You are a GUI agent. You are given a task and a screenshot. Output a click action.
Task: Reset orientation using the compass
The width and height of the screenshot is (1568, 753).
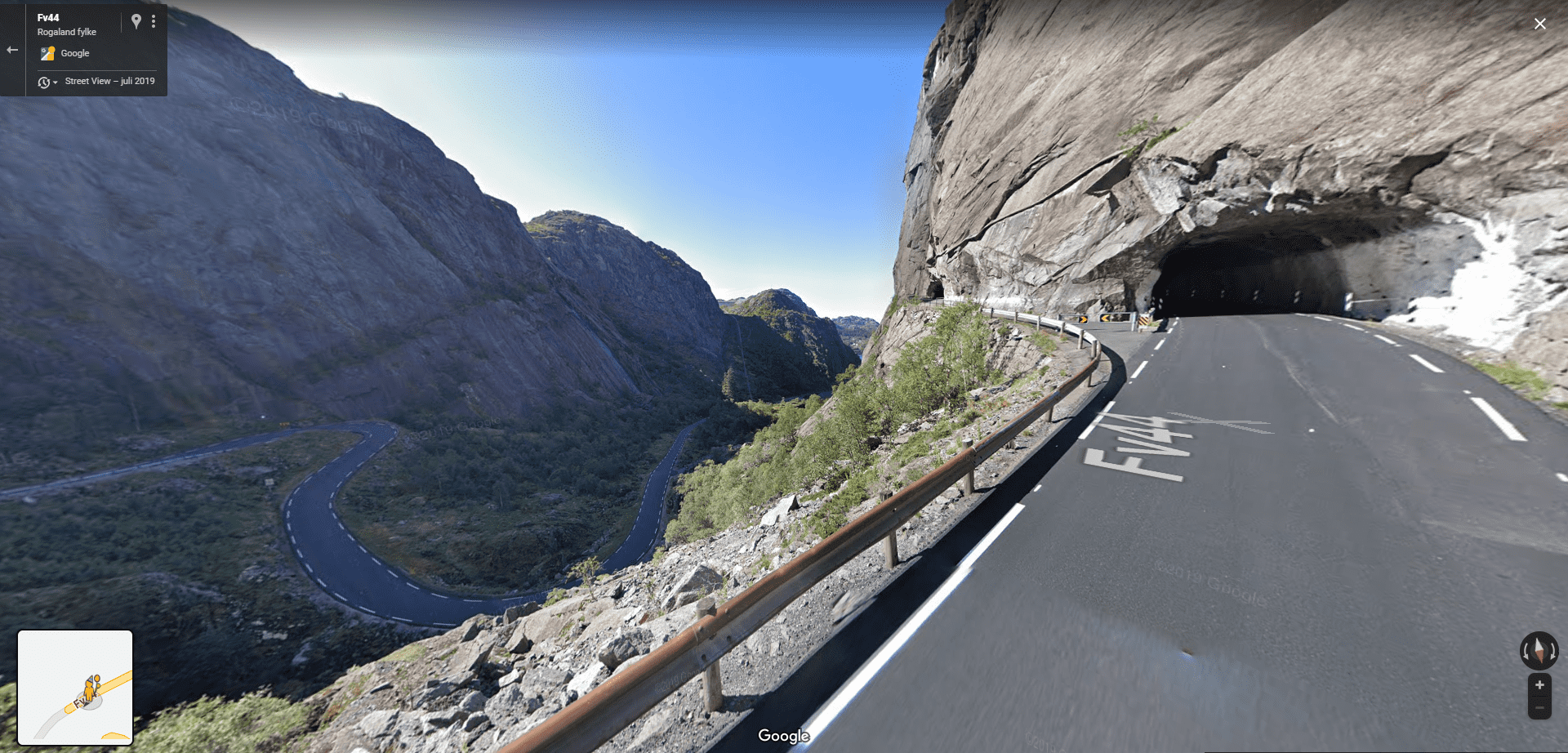click(1539, 650)
